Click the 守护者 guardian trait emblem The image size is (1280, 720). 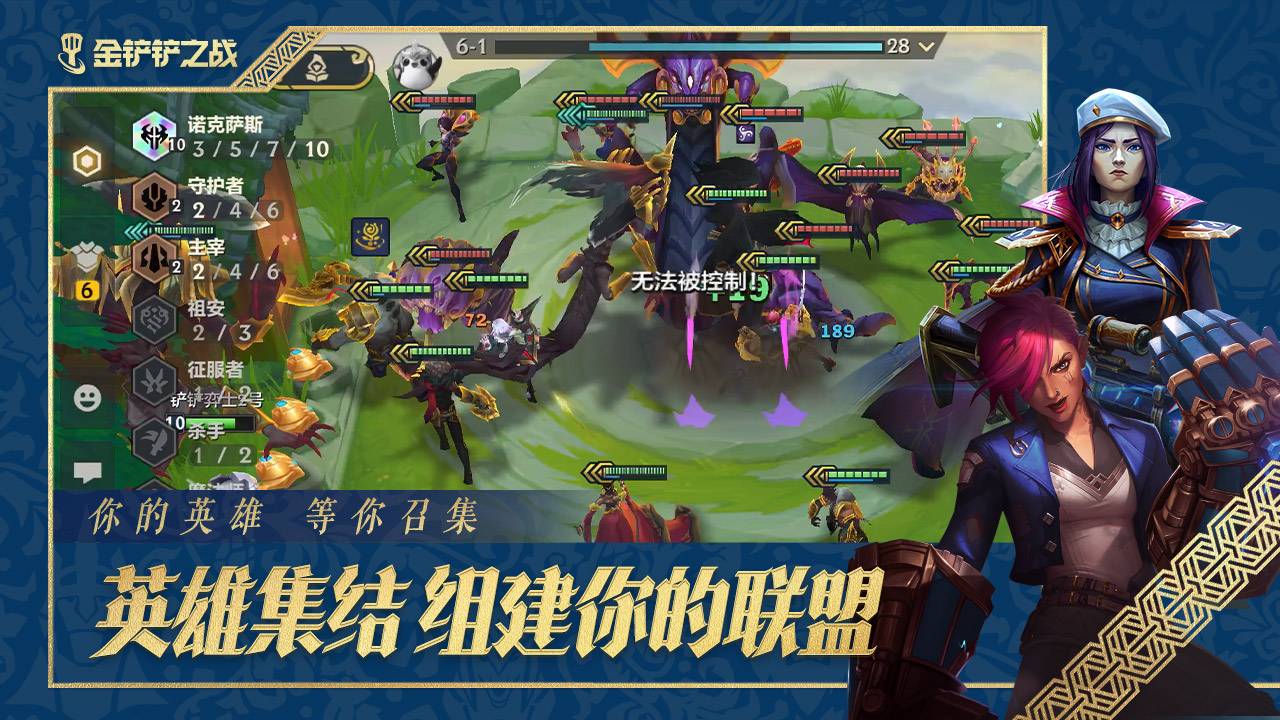click(x=154, y=197)
